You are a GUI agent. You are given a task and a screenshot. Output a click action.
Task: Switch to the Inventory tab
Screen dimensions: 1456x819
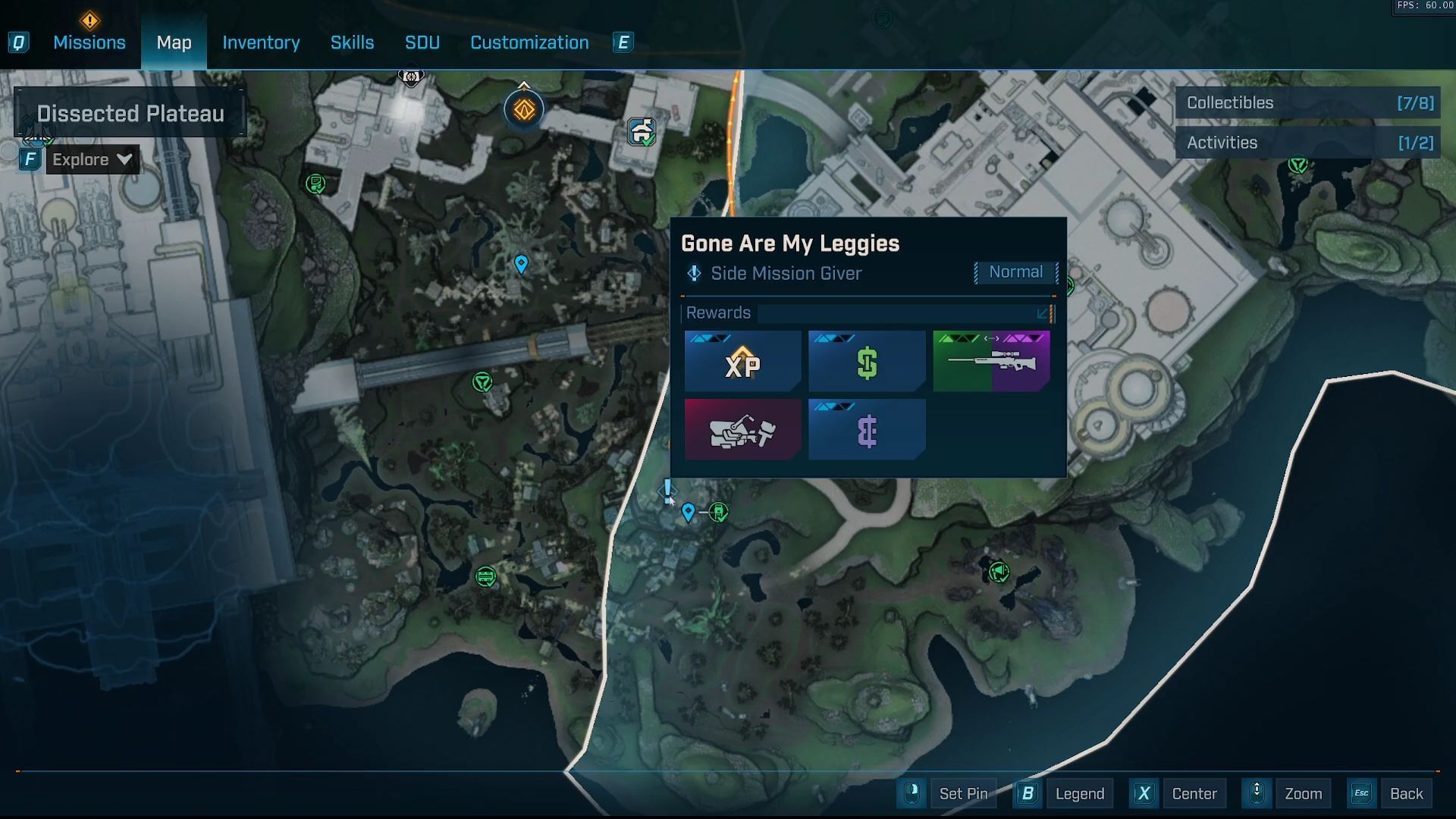[260, 42]
